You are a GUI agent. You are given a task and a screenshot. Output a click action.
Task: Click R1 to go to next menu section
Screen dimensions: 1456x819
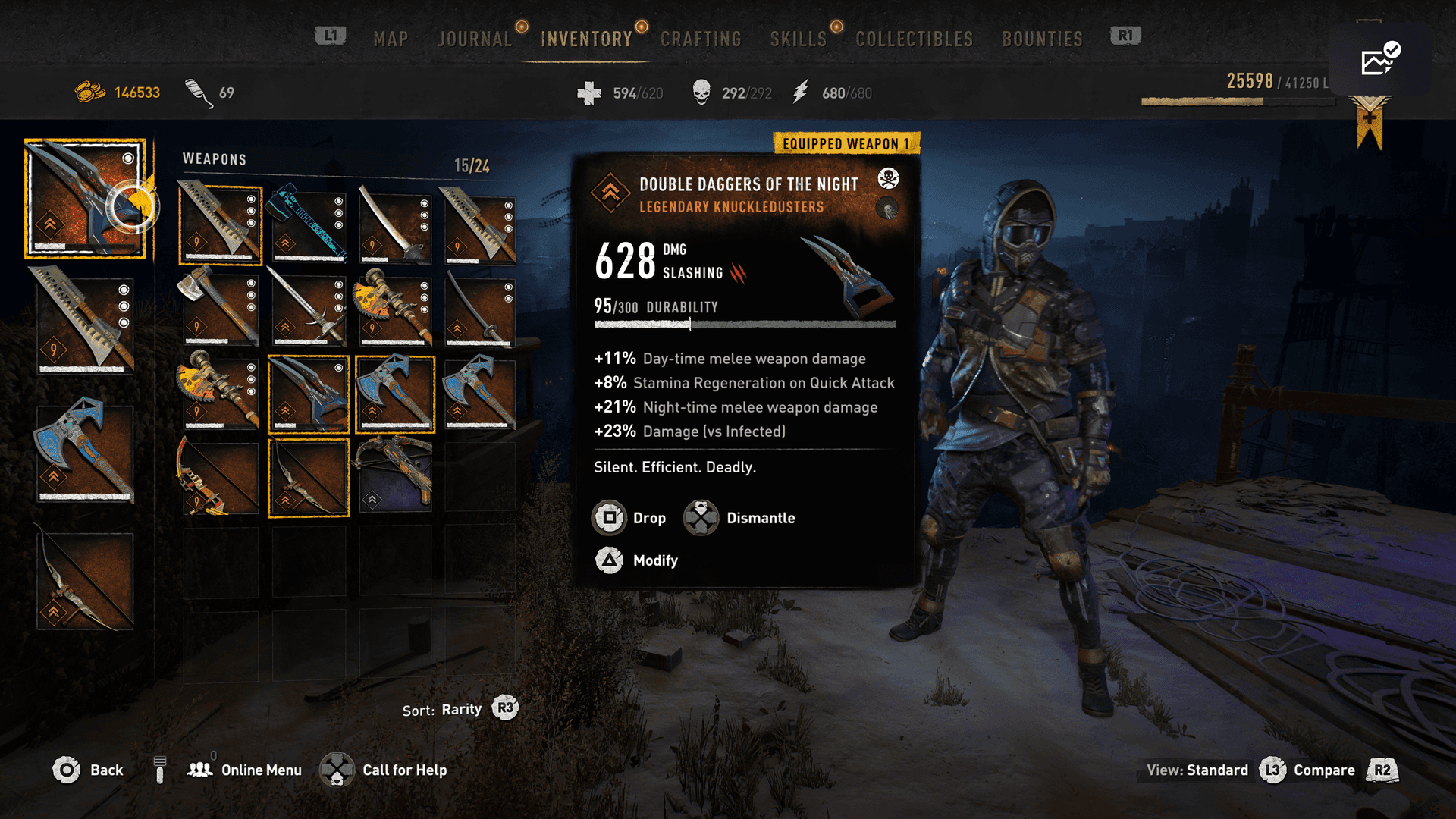tap(1125, 36)
